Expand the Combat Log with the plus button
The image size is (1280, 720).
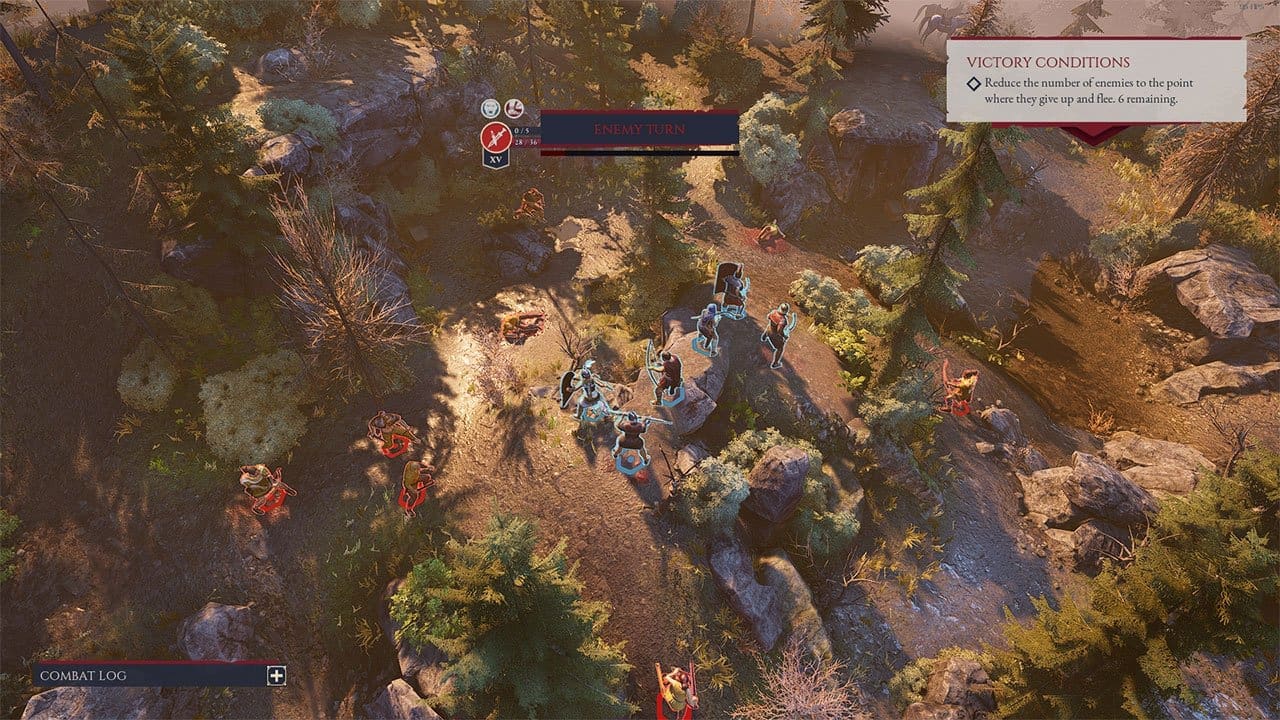tap(276, 676)
